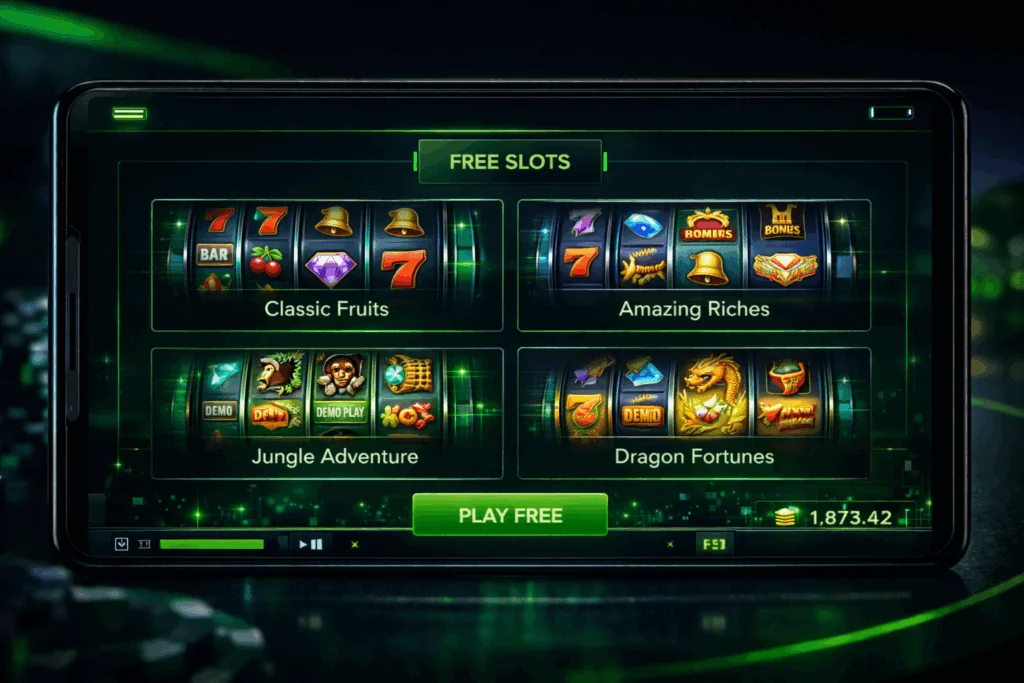Select the FREE SLOTS header tab
The width and height of the screenshot is (1024, 683).
[x=510, y=162]
